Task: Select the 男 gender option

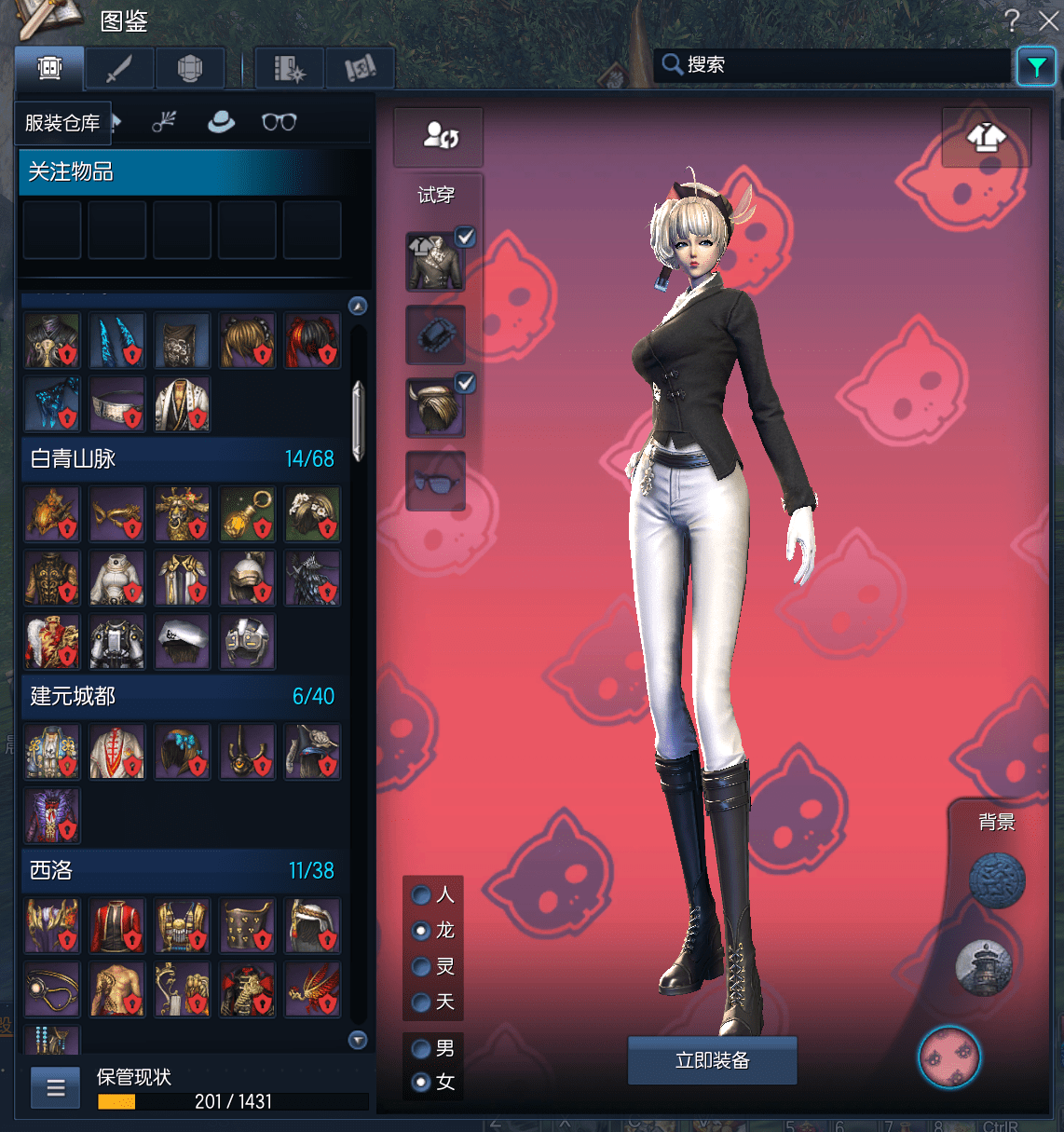Action: 422,1049
